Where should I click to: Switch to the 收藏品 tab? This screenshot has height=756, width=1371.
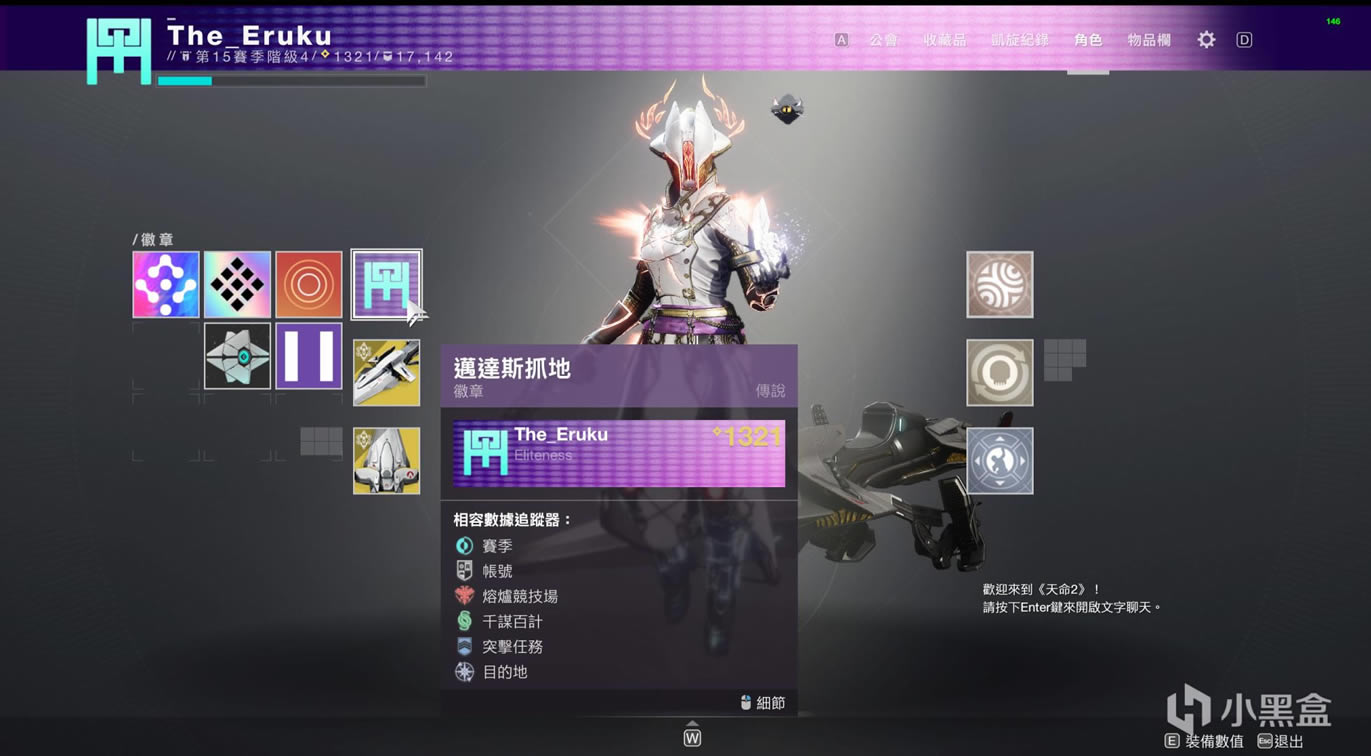click(945, 40)
